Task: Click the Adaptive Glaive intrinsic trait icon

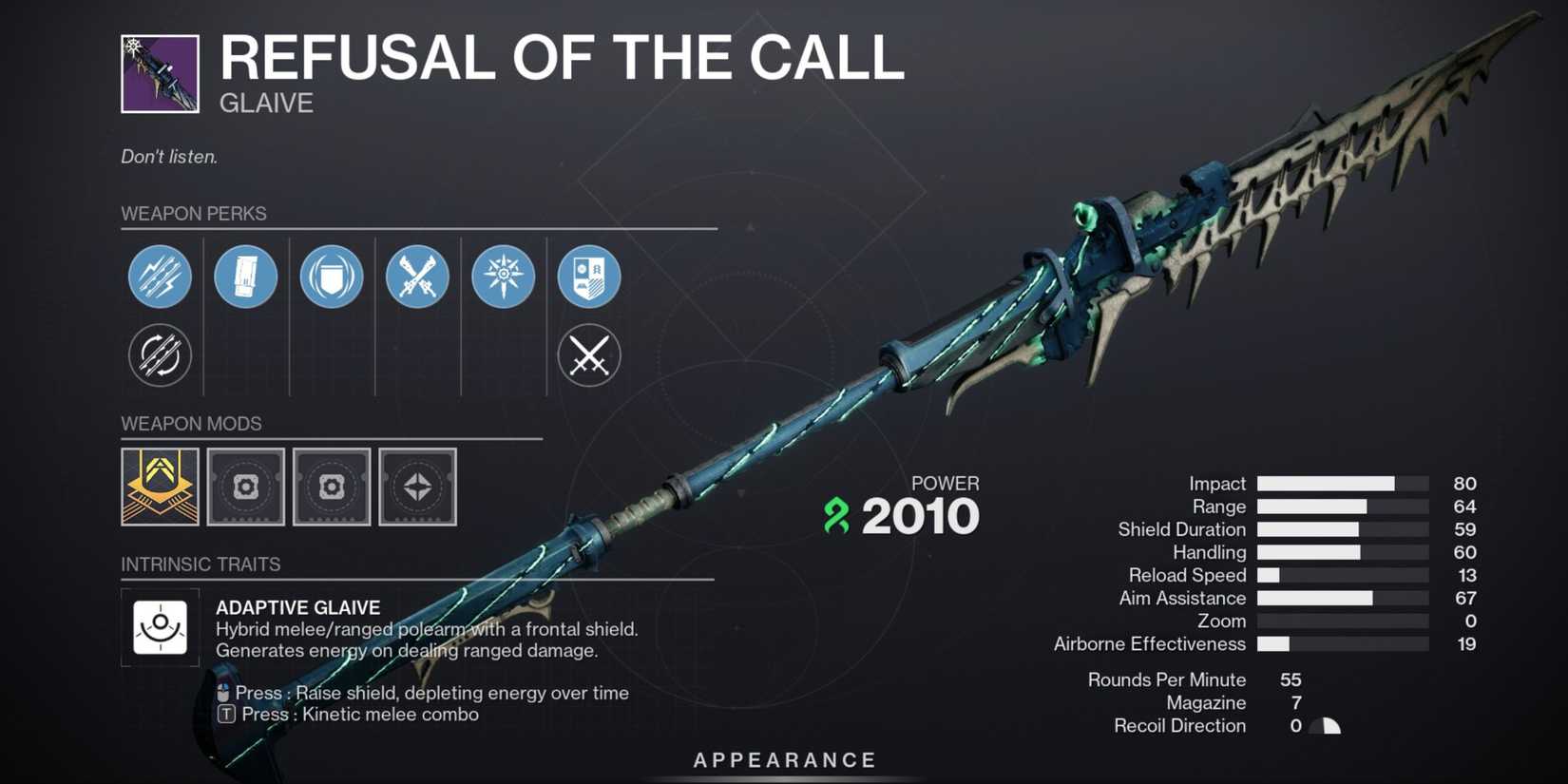Action: [x=160, y=627]
